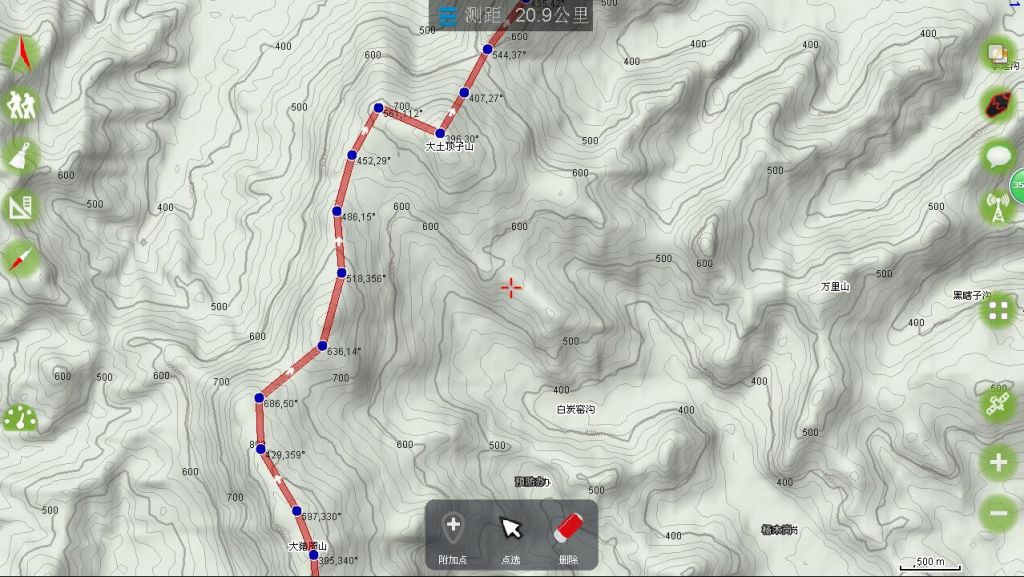1024x577 pixels.
Task: Open the chat speech bubble icon
Action: point(998,155)
